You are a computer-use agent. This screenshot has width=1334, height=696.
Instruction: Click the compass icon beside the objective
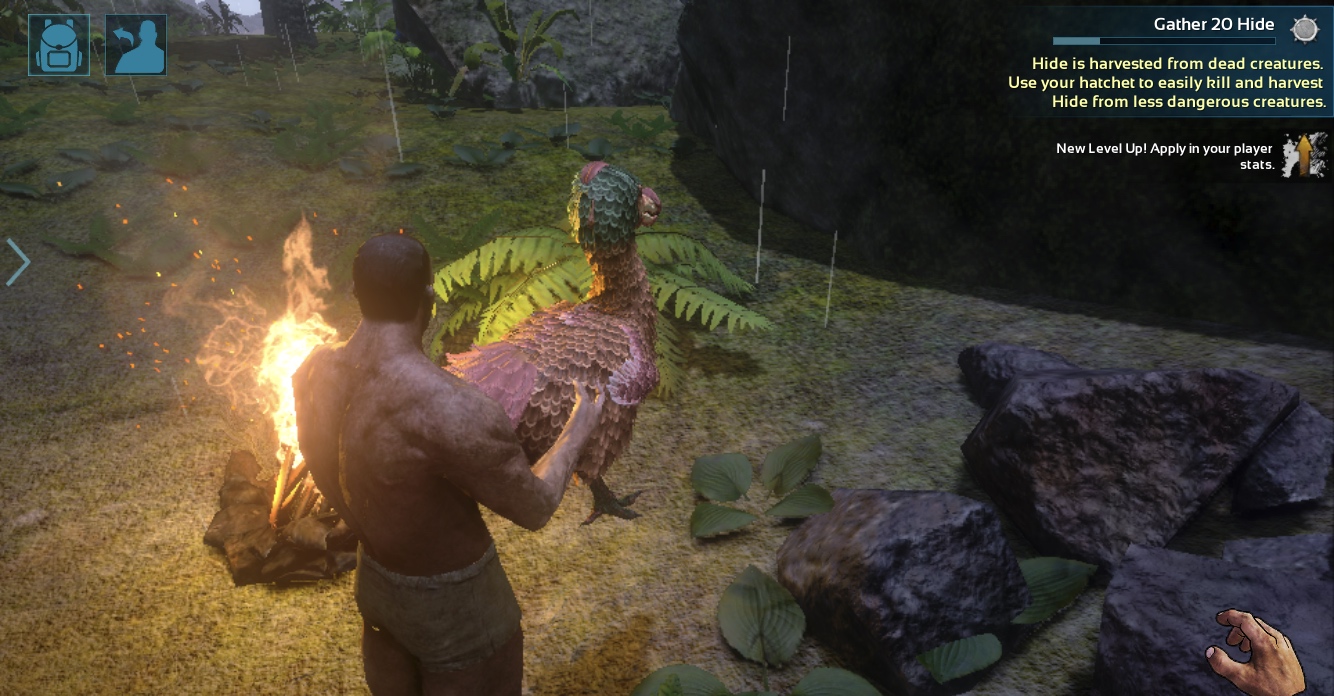[1305, 29]
